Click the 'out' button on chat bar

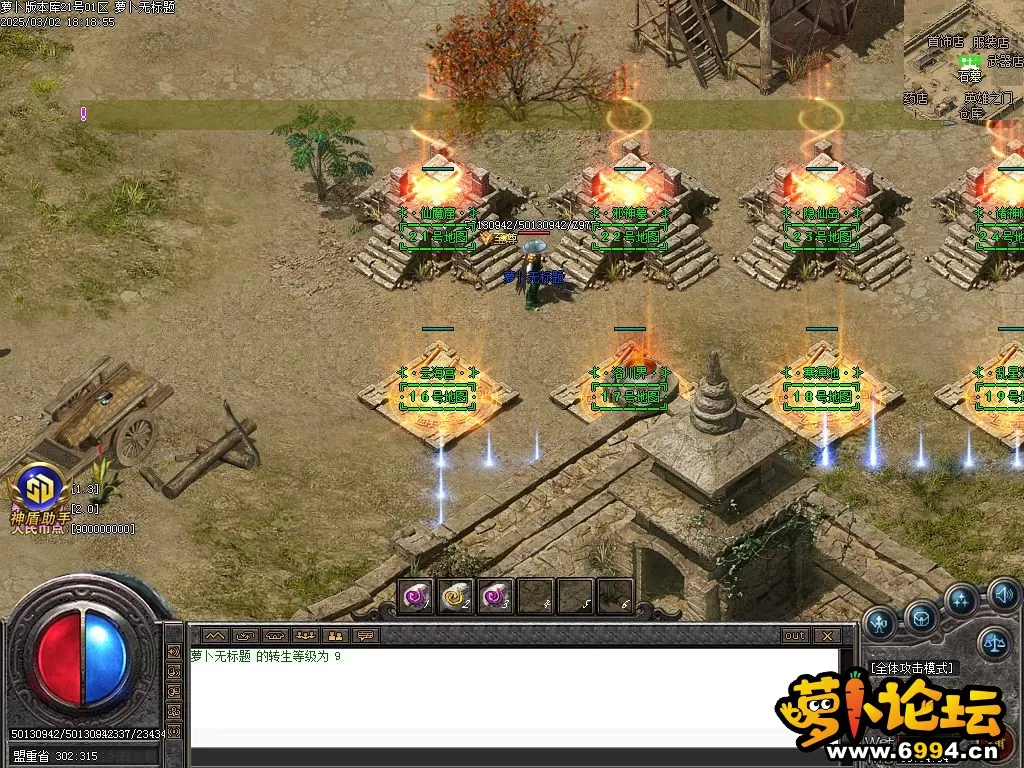pos(795,635)
